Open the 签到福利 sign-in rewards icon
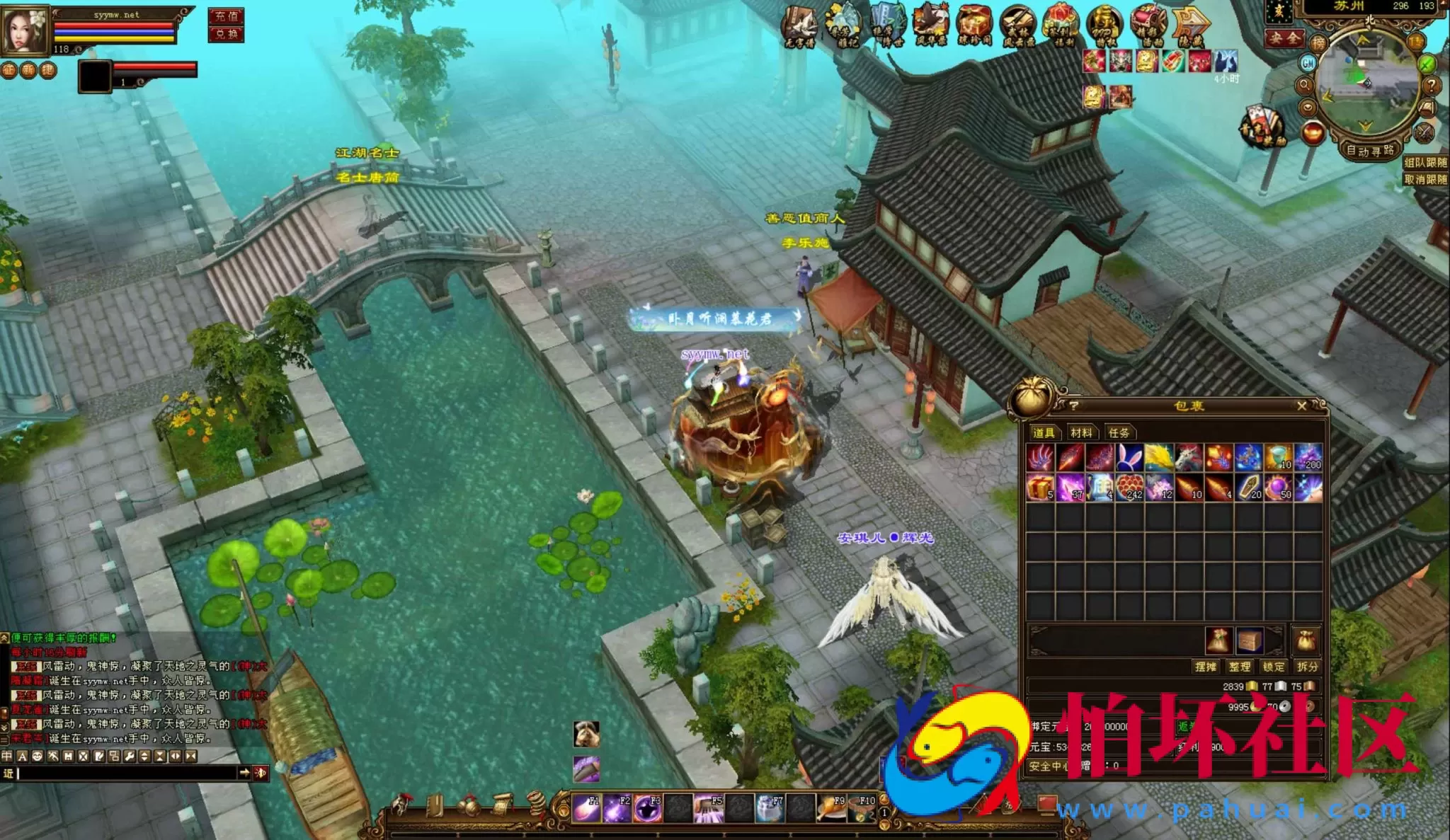The height and width of the screenshot is (840, 1450). [1062, 20]
